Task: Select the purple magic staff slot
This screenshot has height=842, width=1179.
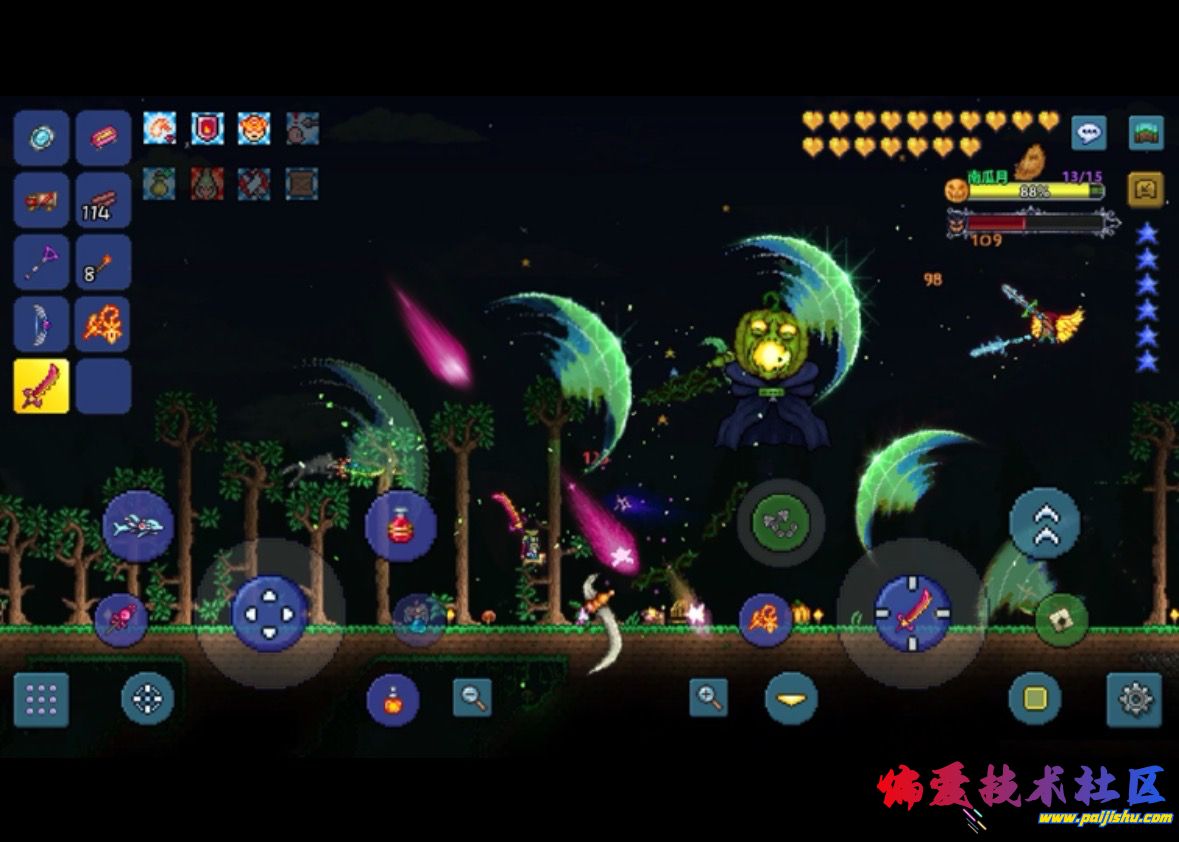Action: point(41,262)
